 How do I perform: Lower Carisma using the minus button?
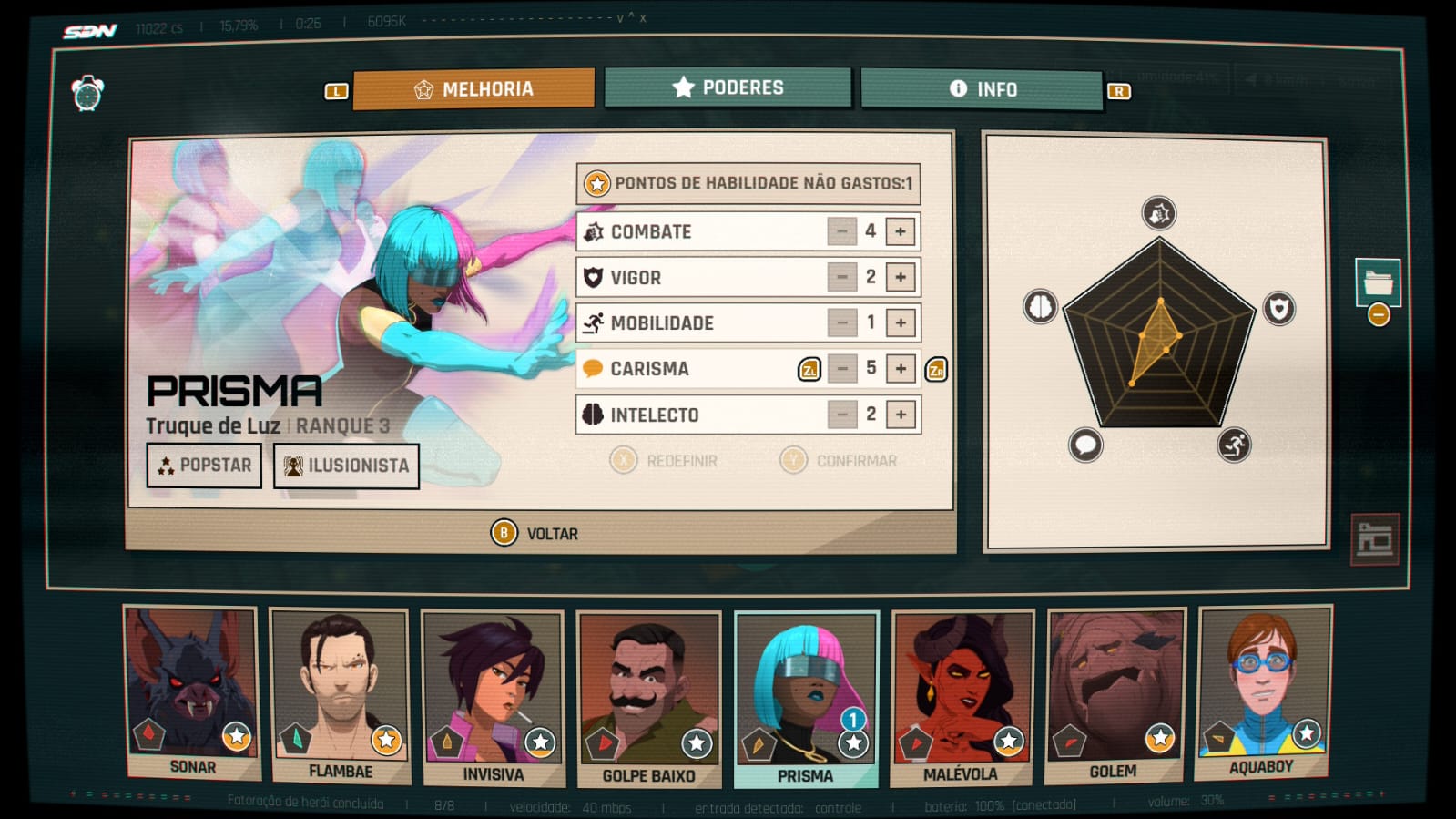click(x=841, y=368)
